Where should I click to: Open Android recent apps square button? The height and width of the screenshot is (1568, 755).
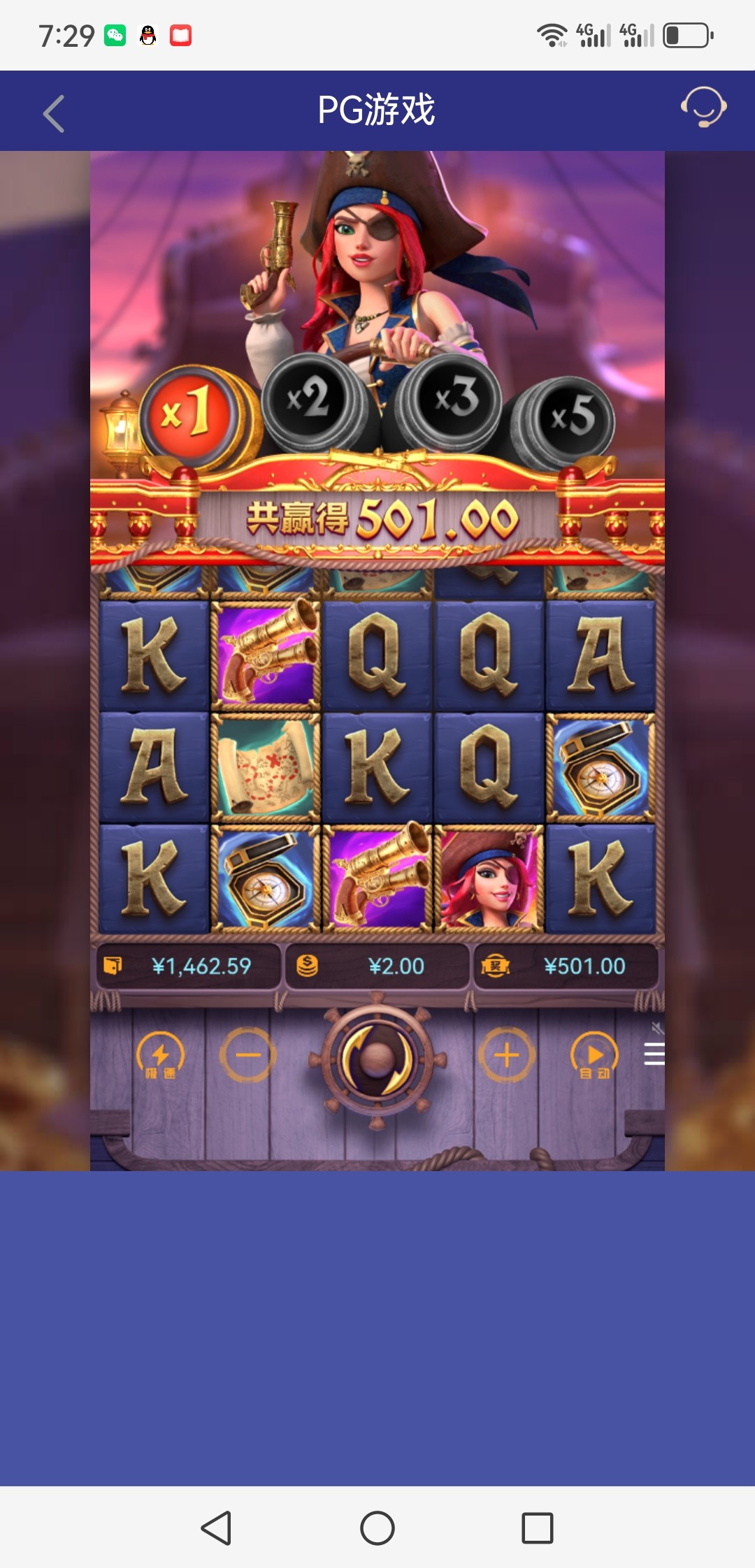[x=538, y=1527]
